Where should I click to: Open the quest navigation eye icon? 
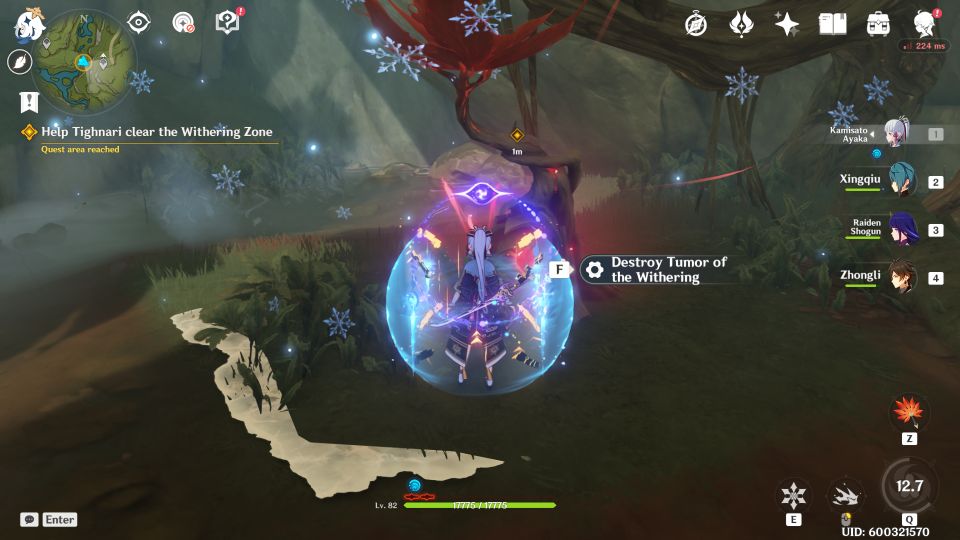coord(139,23)
